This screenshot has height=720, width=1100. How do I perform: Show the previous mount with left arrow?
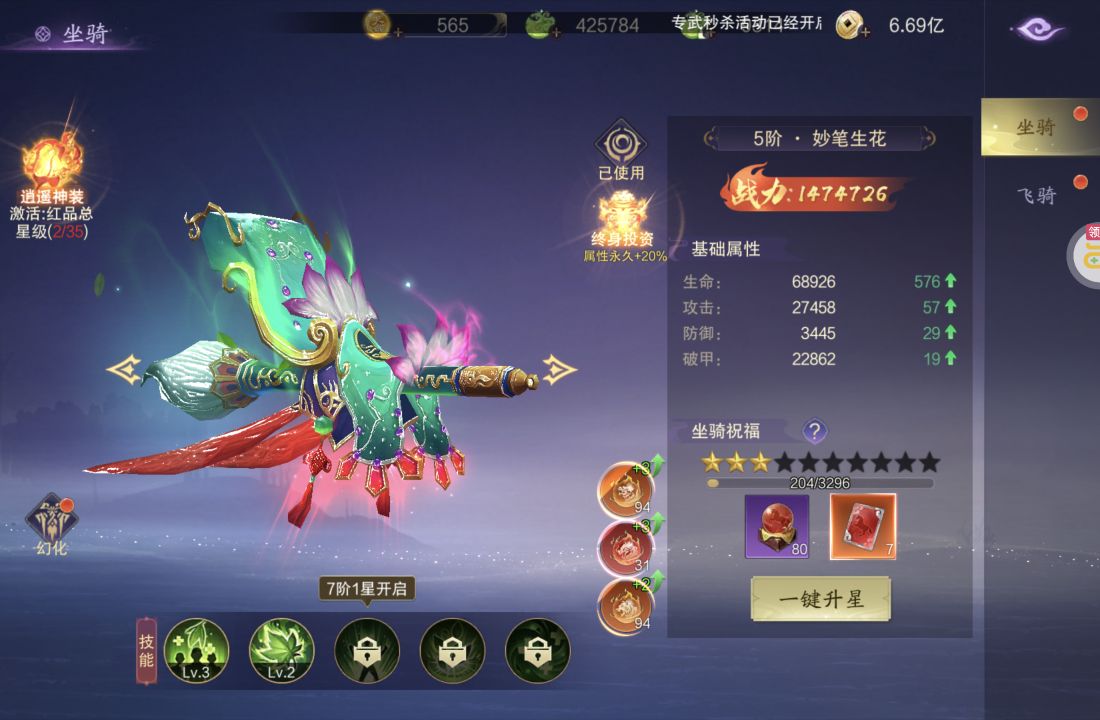point(123,370)
